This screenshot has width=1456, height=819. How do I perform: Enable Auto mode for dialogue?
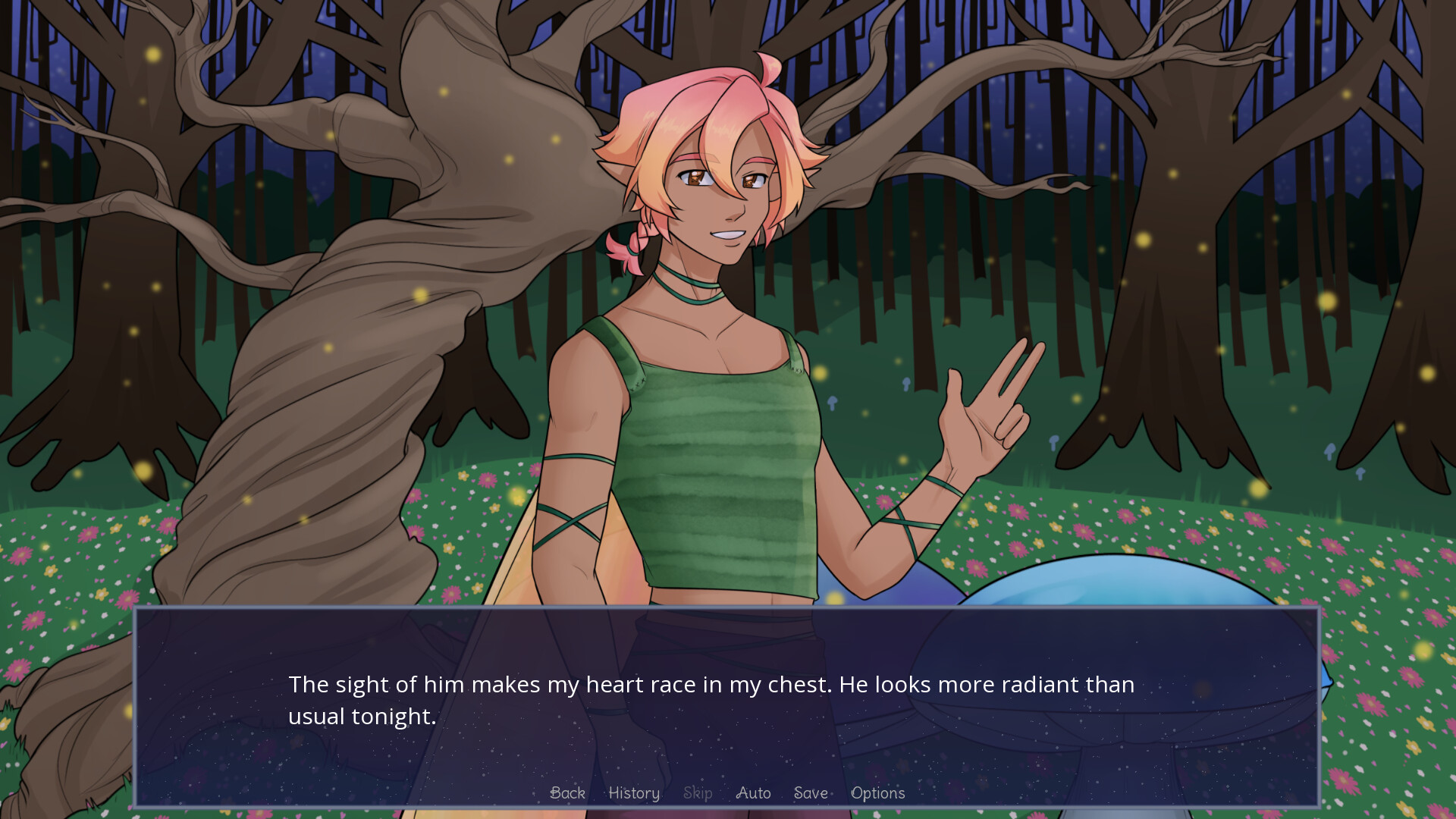753,793
